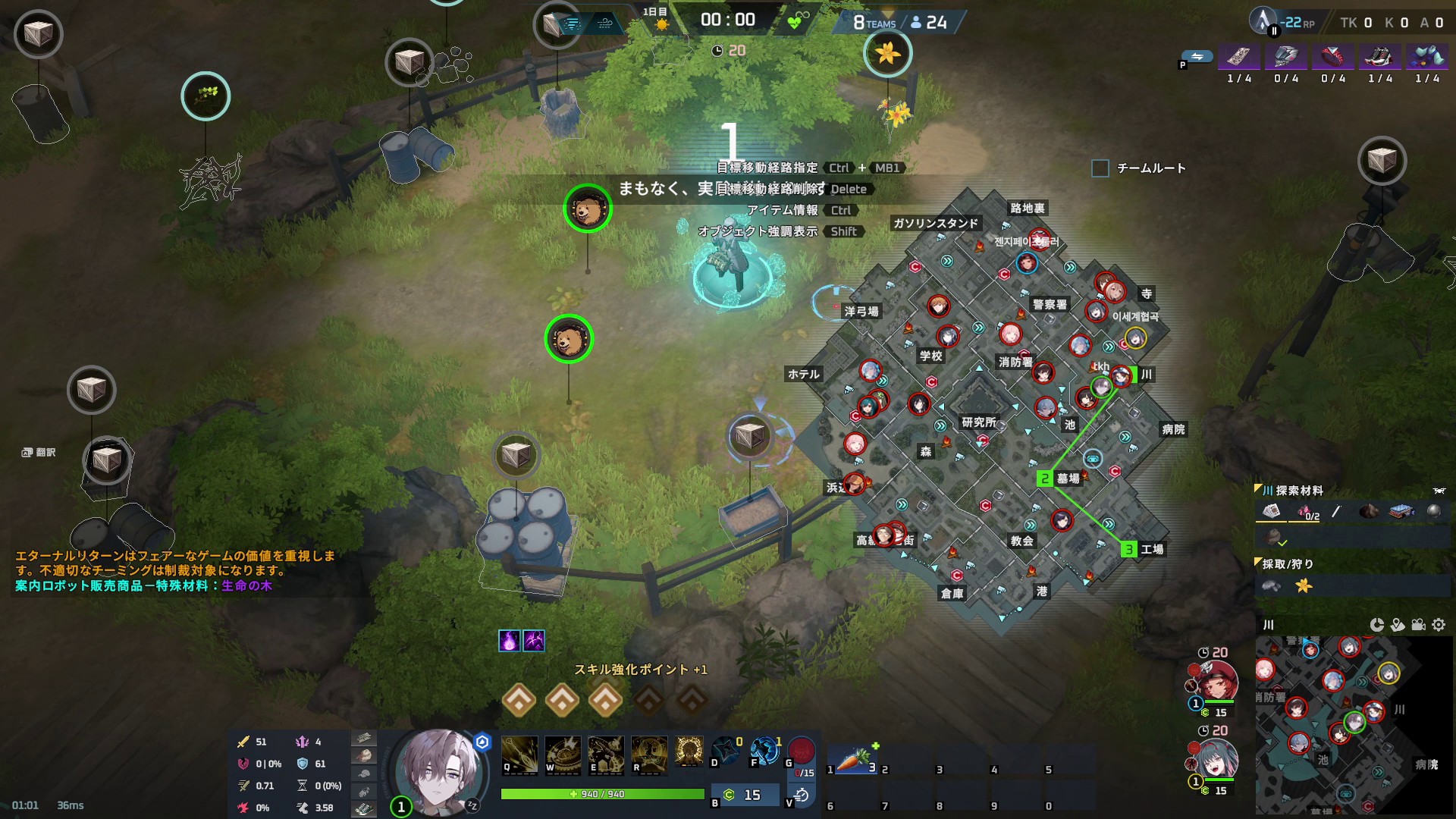Click the helmet target item in route tracker

[x=1286, y=57]
